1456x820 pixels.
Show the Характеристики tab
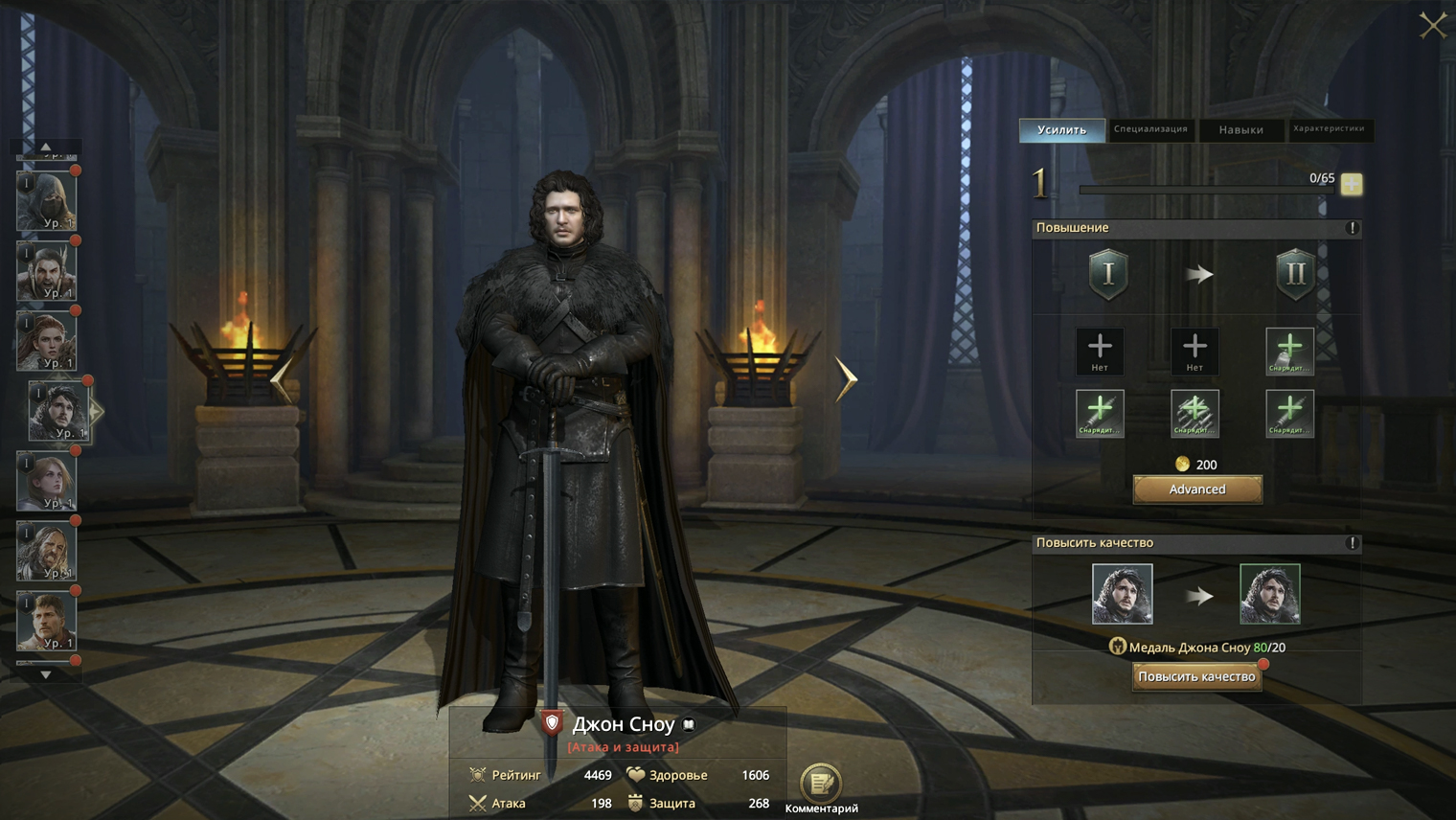click(x=1329, y=129)
